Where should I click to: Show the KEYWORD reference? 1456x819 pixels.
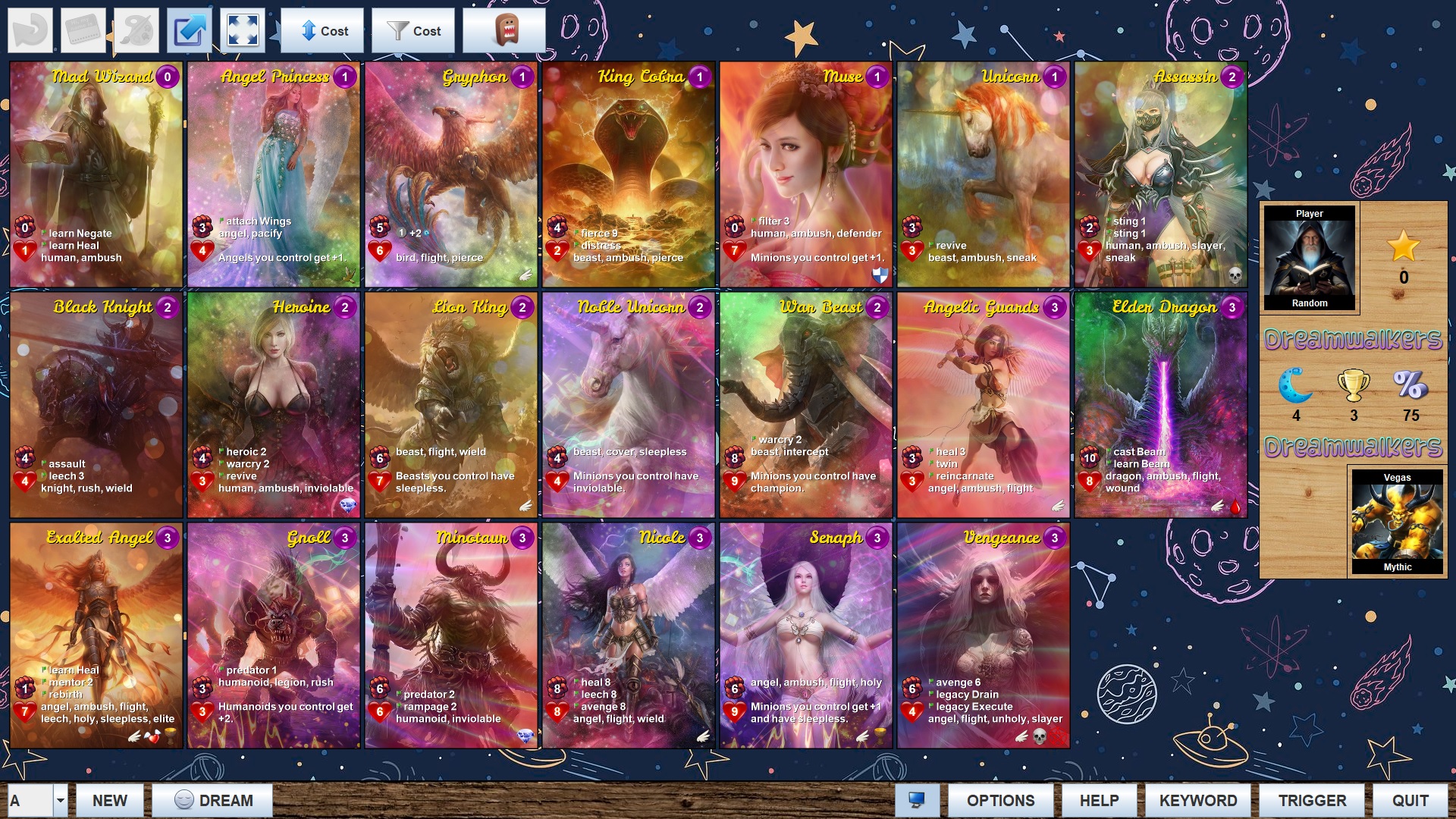(1197, 800)
